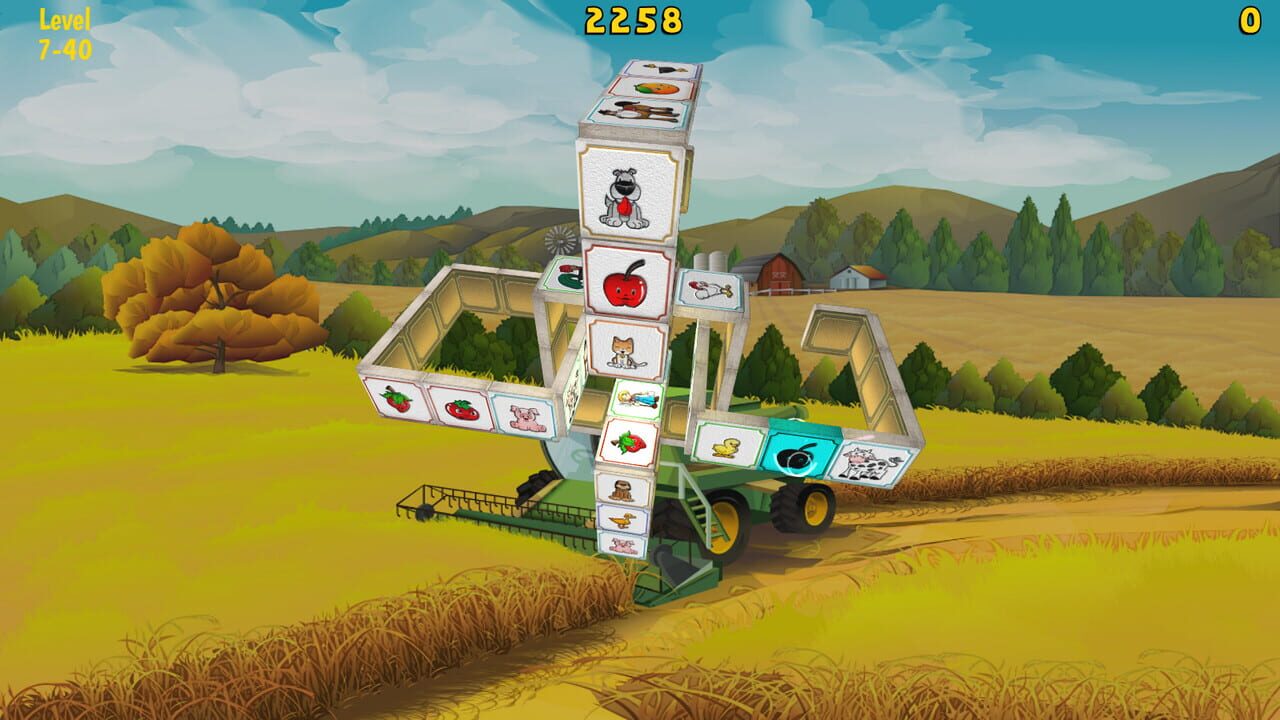
Task: Select the tomato tile on the left arm
Action: (460, 412)
